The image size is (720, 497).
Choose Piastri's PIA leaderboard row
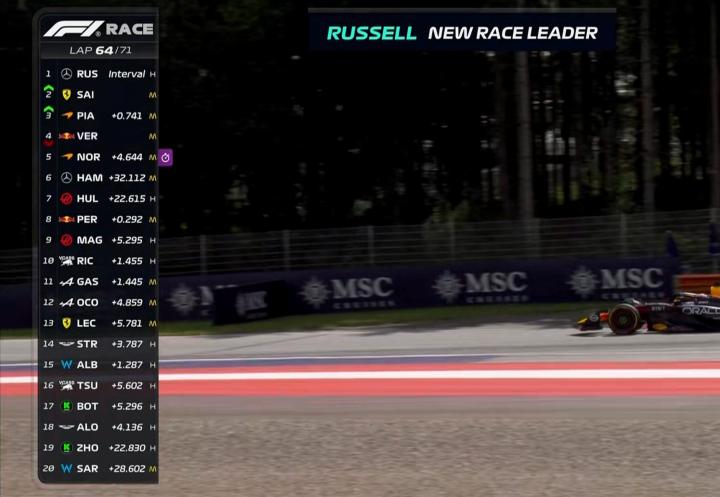(98, 116)
